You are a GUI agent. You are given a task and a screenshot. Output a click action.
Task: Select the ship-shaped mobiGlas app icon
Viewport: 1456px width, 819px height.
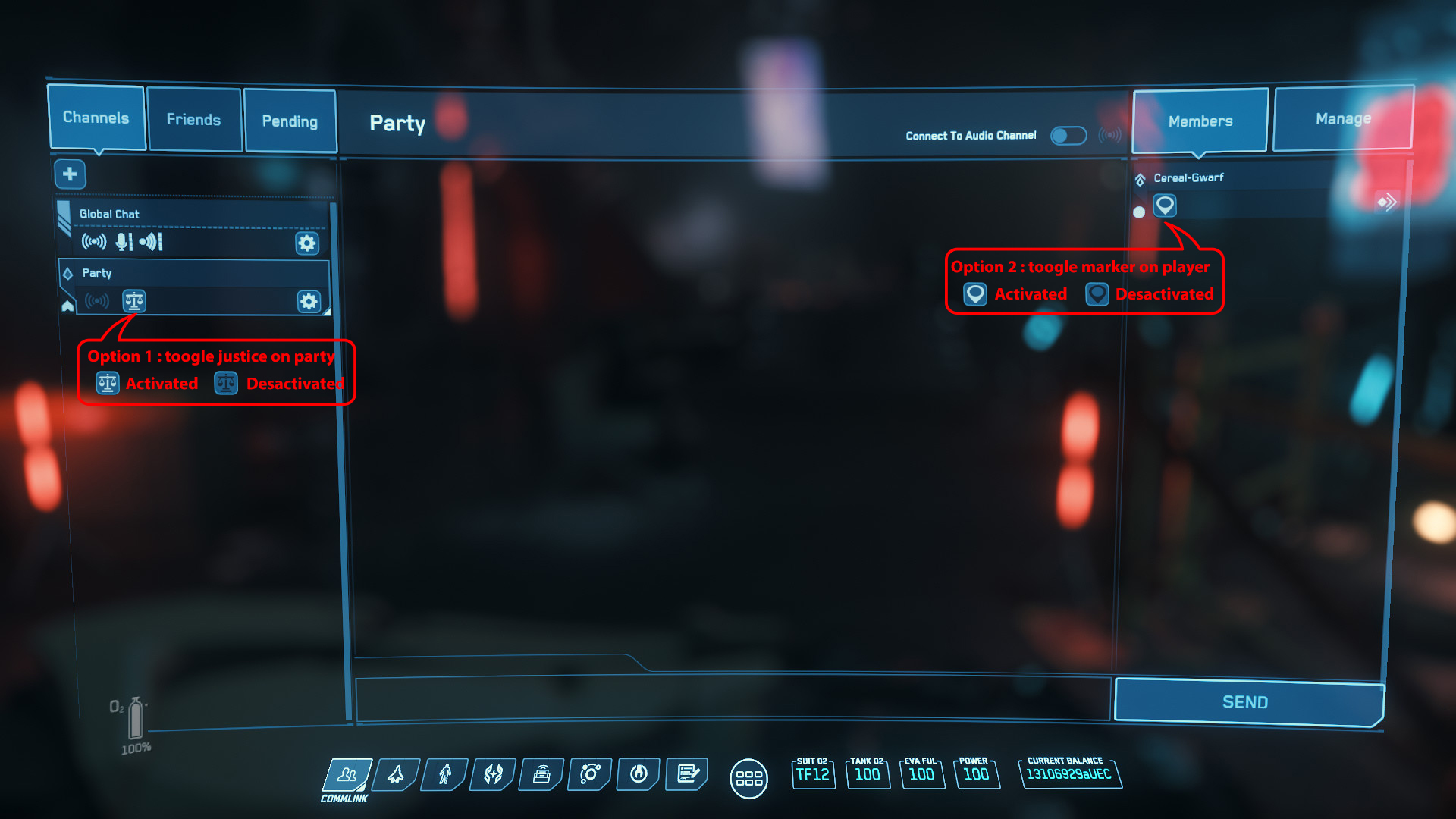pyautogui.click(x=394, y=776)
